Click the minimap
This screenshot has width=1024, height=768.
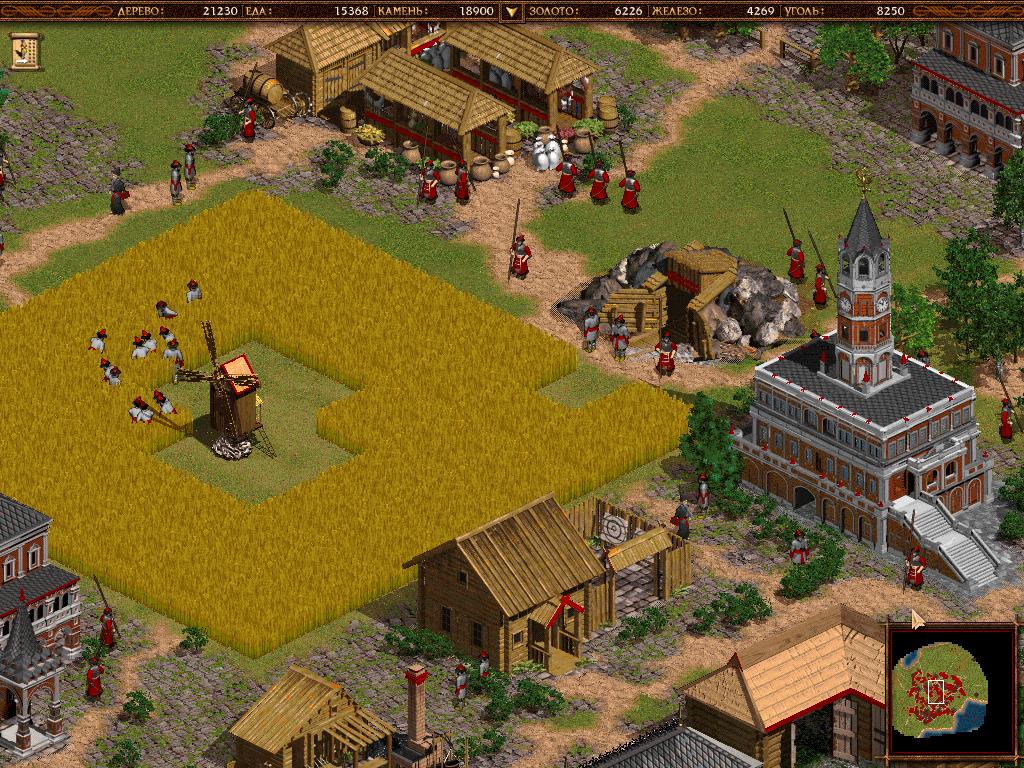pos(950,688)
